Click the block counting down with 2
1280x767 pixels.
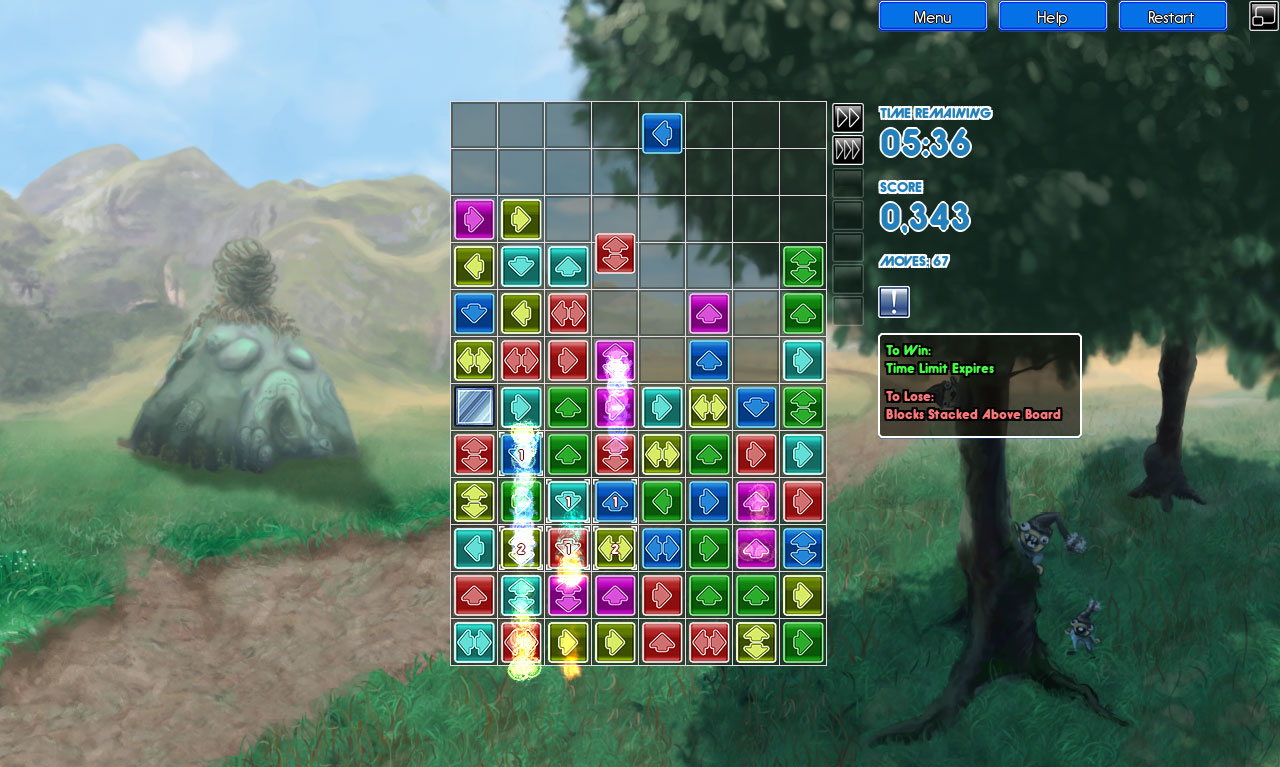pos(521,547)
